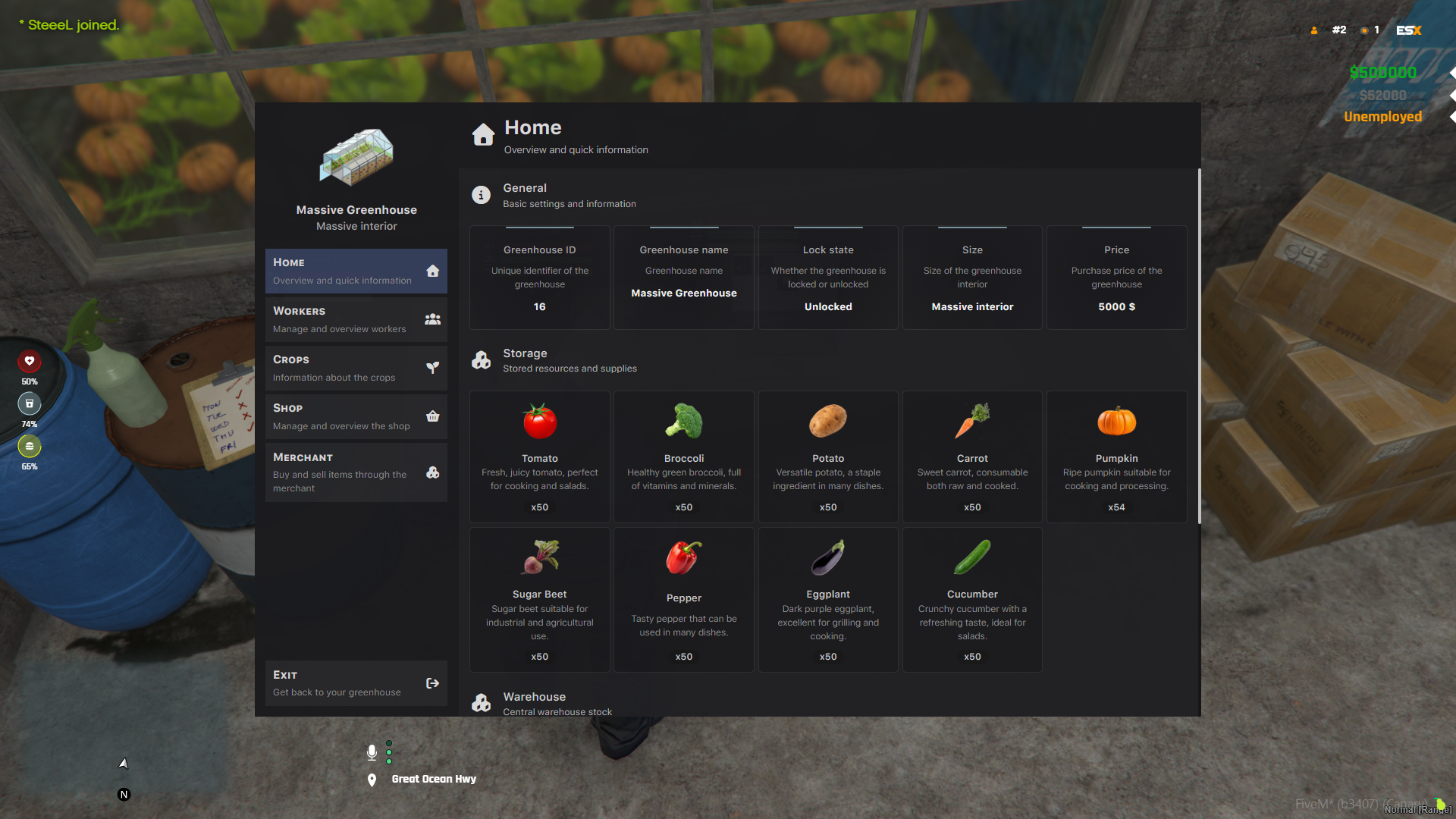This screenshot has width=1456, height=819.
Task: Go to the Shop management tab
Action: 356,416
